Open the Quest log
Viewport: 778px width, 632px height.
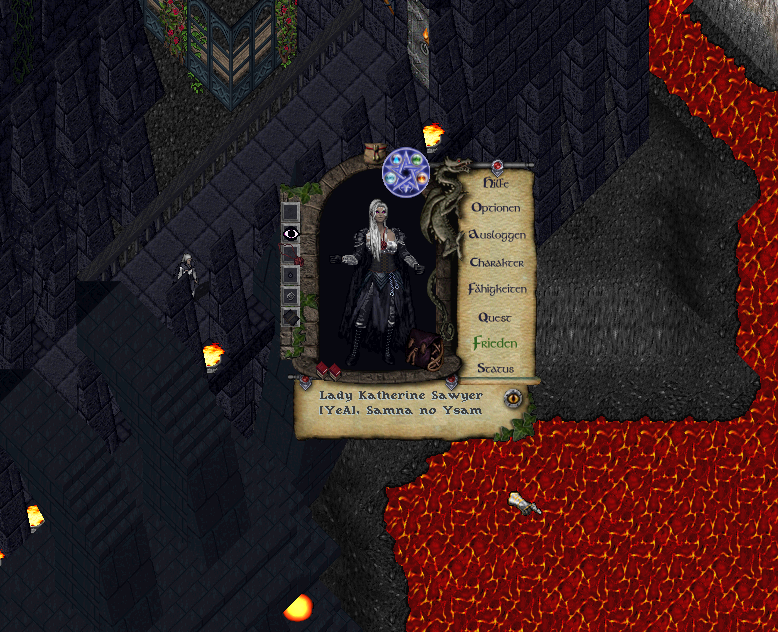coord(495,317)
